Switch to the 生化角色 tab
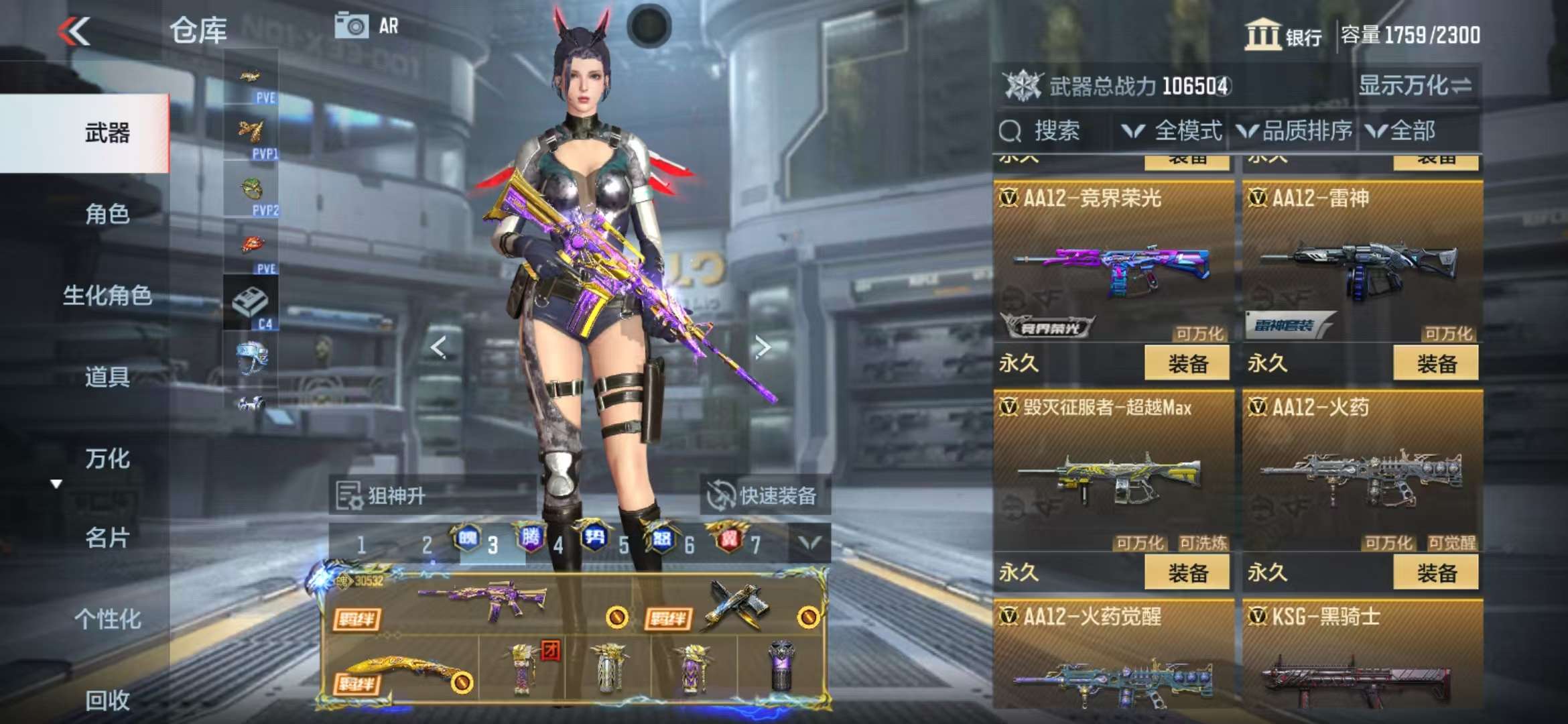1568x724 pixels. tap(107, 296)
